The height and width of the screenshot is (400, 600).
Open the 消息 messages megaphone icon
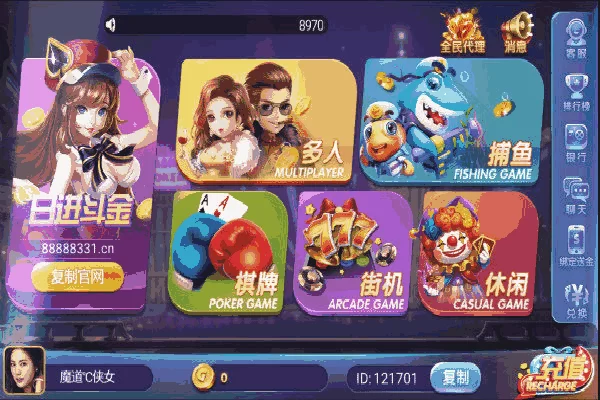tap(515, 30)
